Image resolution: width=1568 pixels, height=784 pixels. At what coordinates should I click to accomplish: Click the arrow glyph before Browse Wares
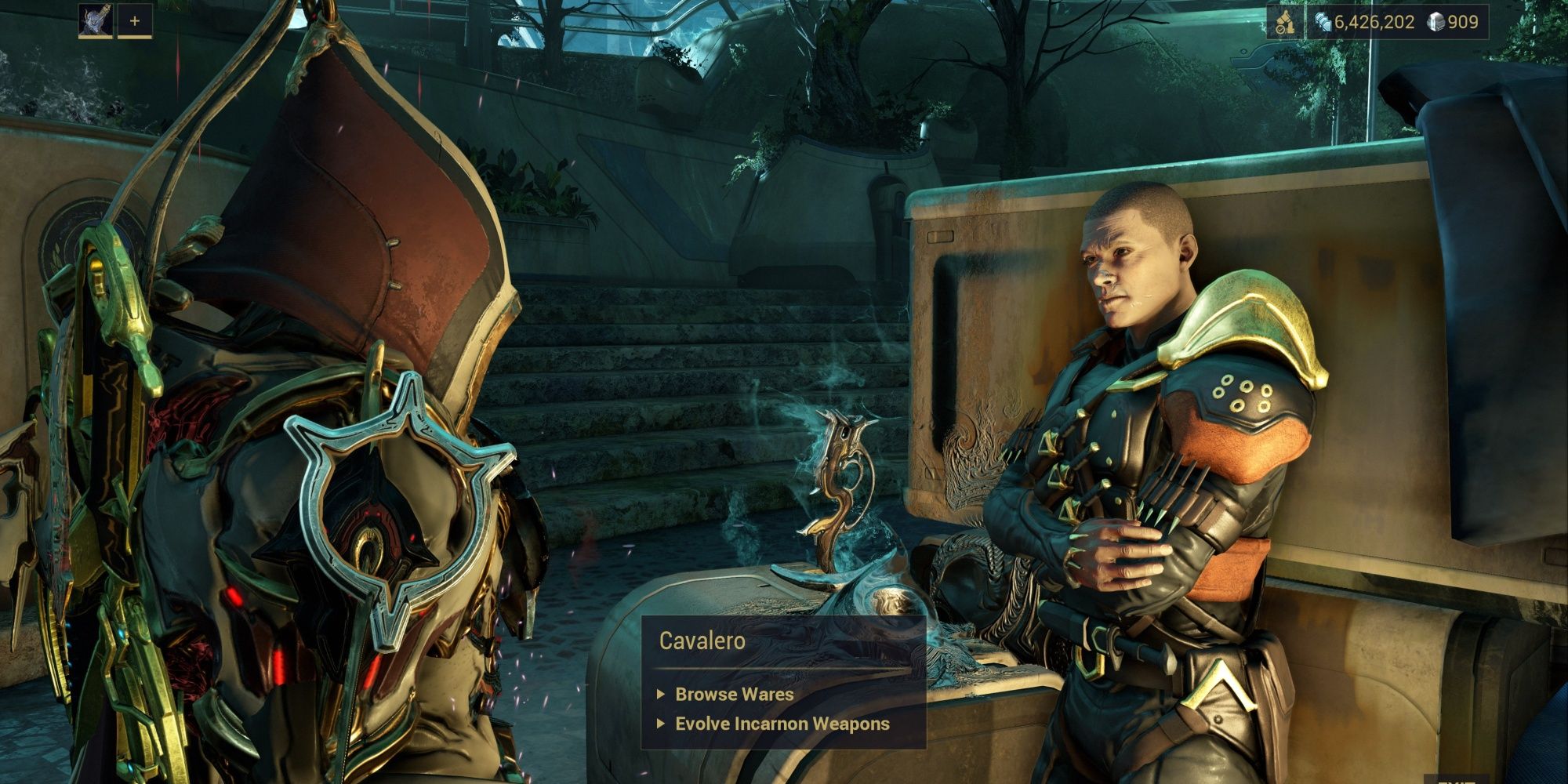point(661,694)
